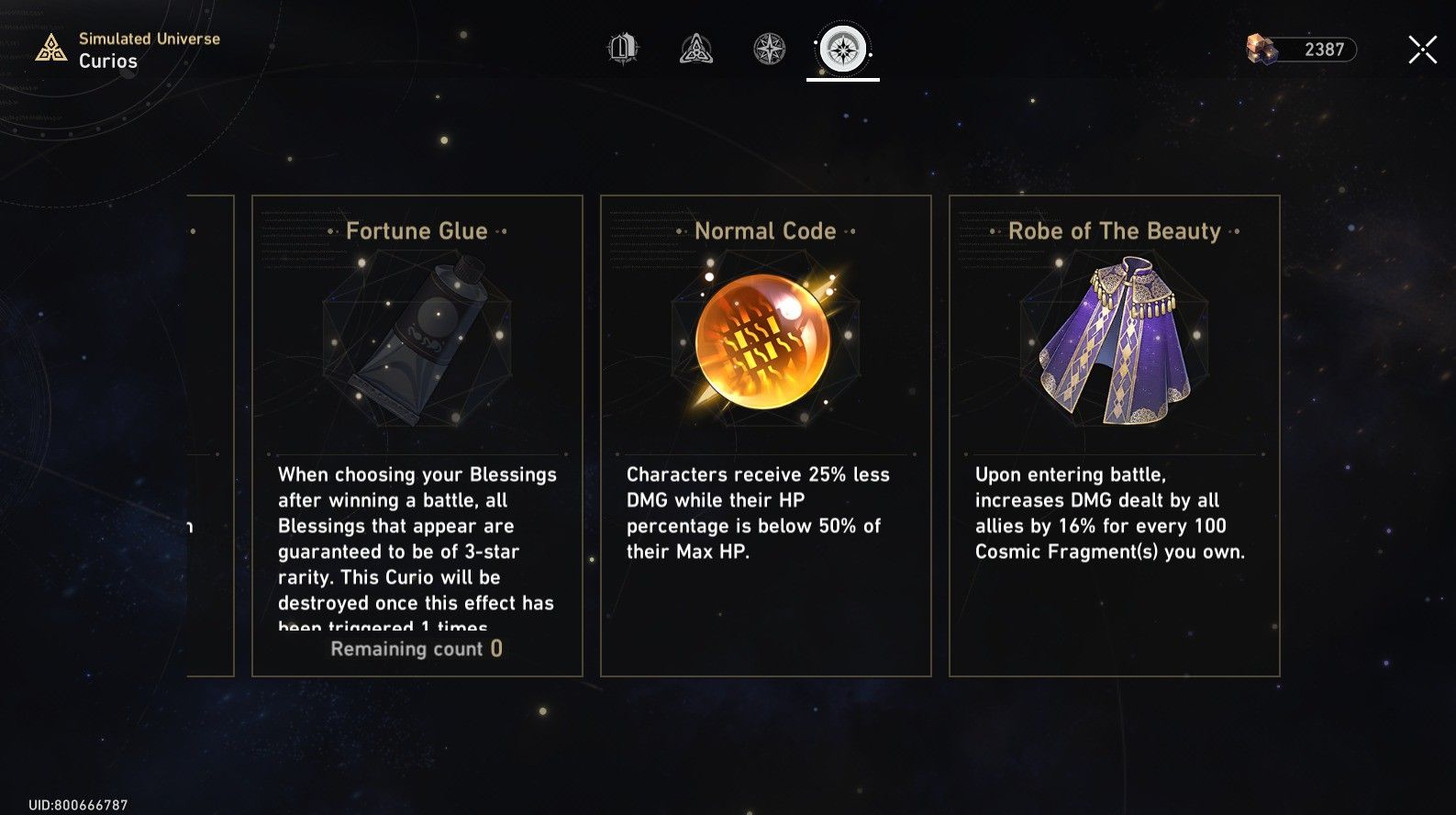
Task: Select the partially visible curio card on the left
Action: click(211, 431)
